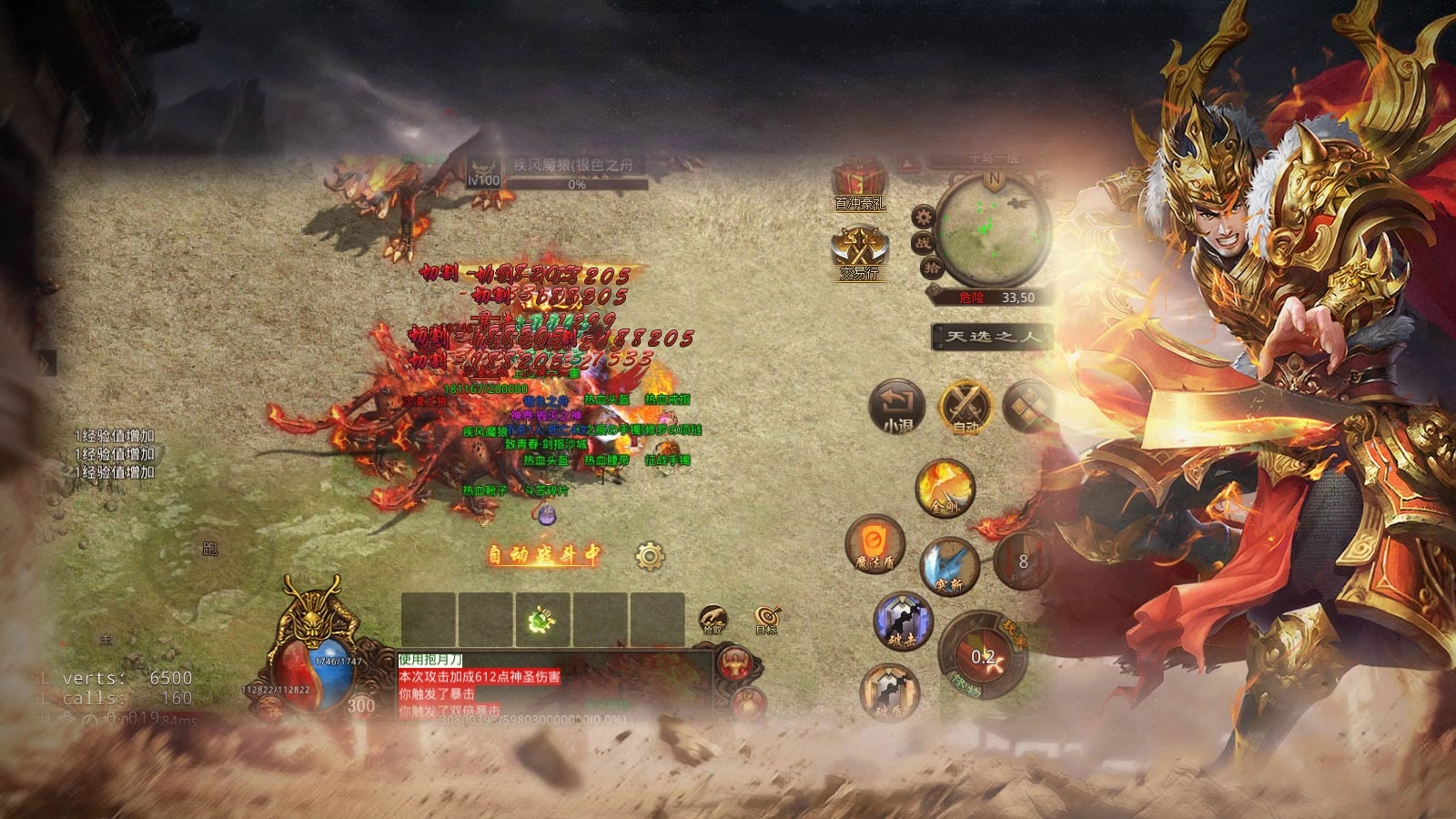Activate the 金刚 skill

[x=945, y=489]
